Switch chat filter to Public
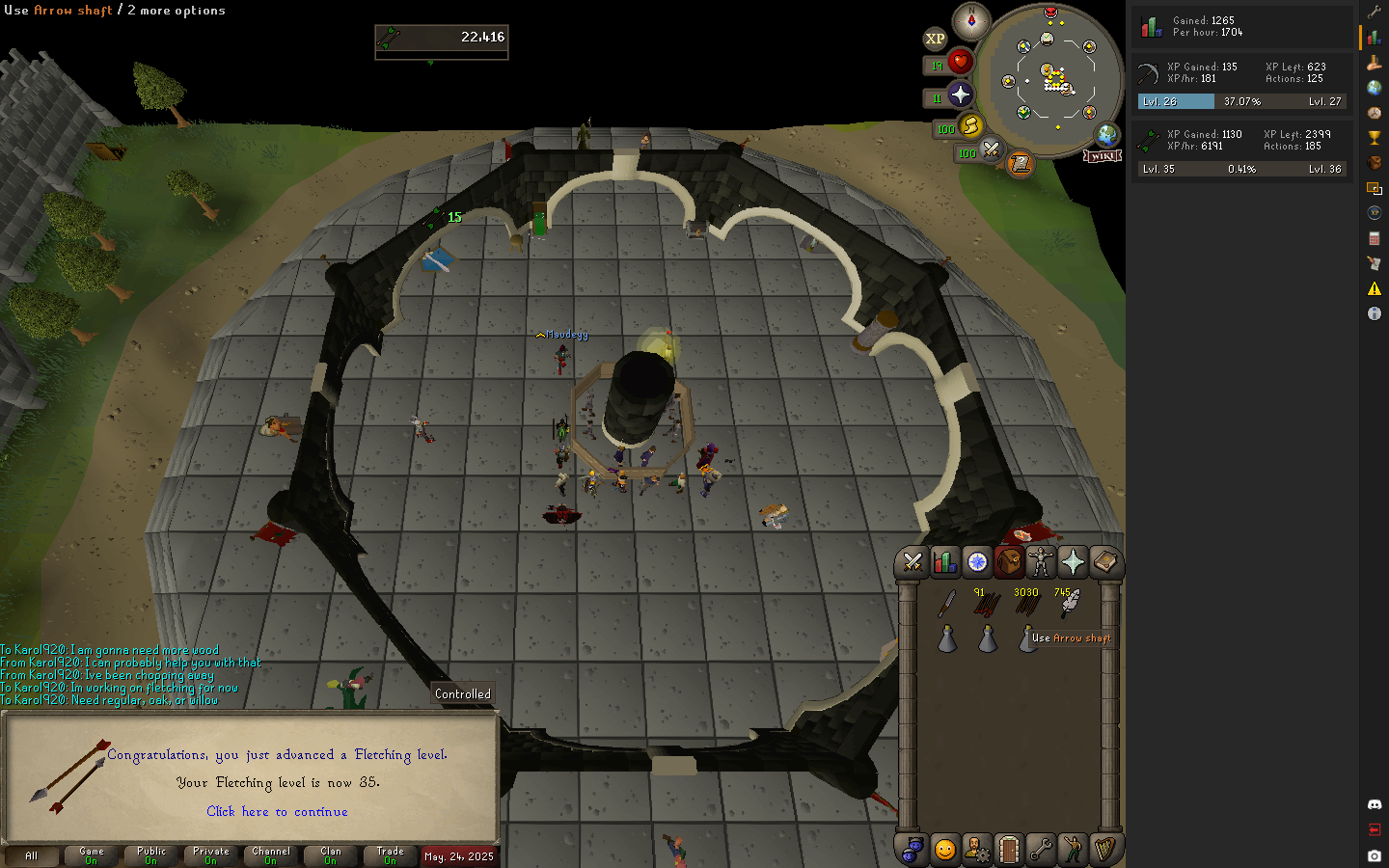The width and height of the screenshot is (1389, 868). [151, 855]
